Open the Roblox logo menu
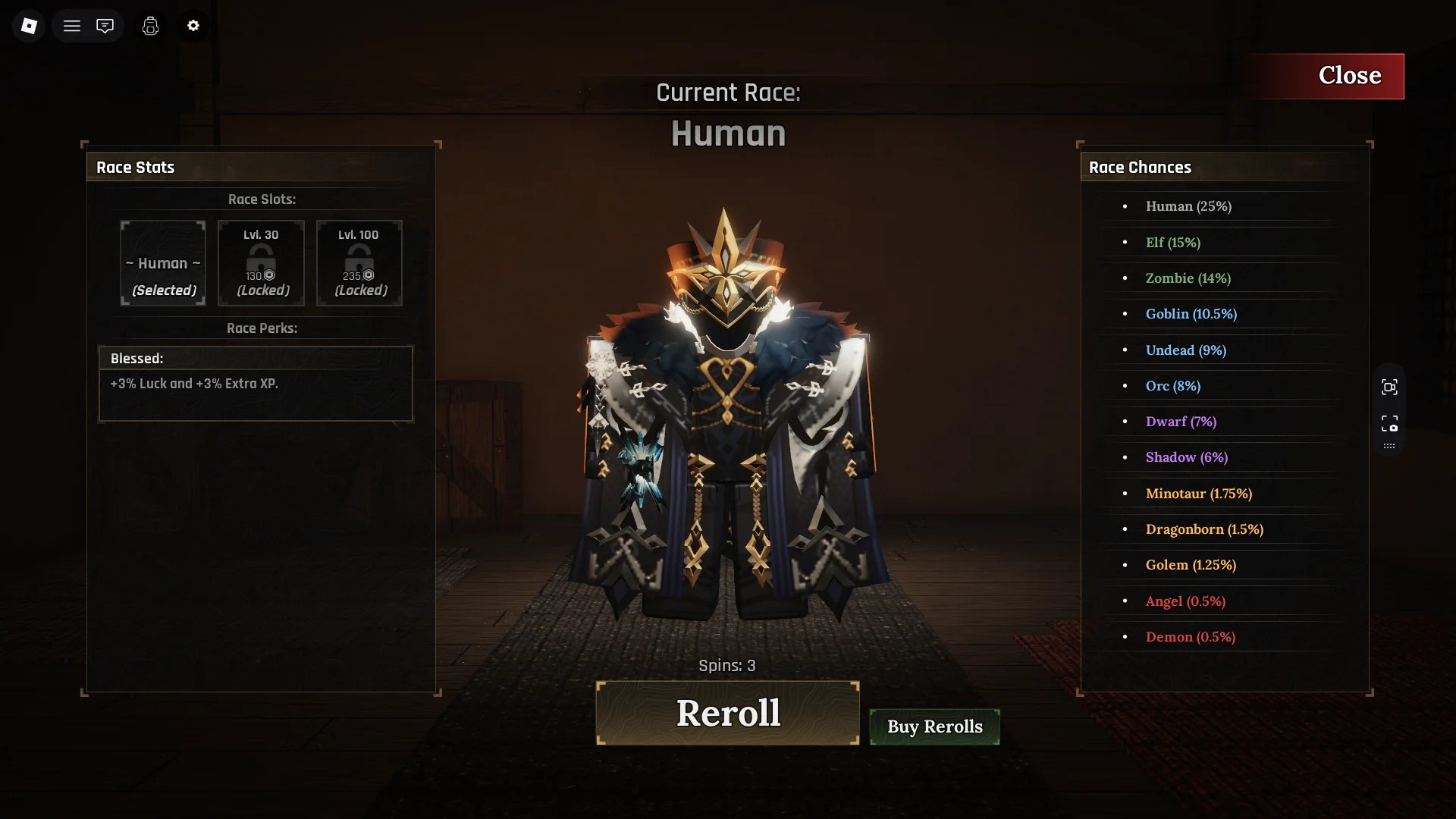 28,25
